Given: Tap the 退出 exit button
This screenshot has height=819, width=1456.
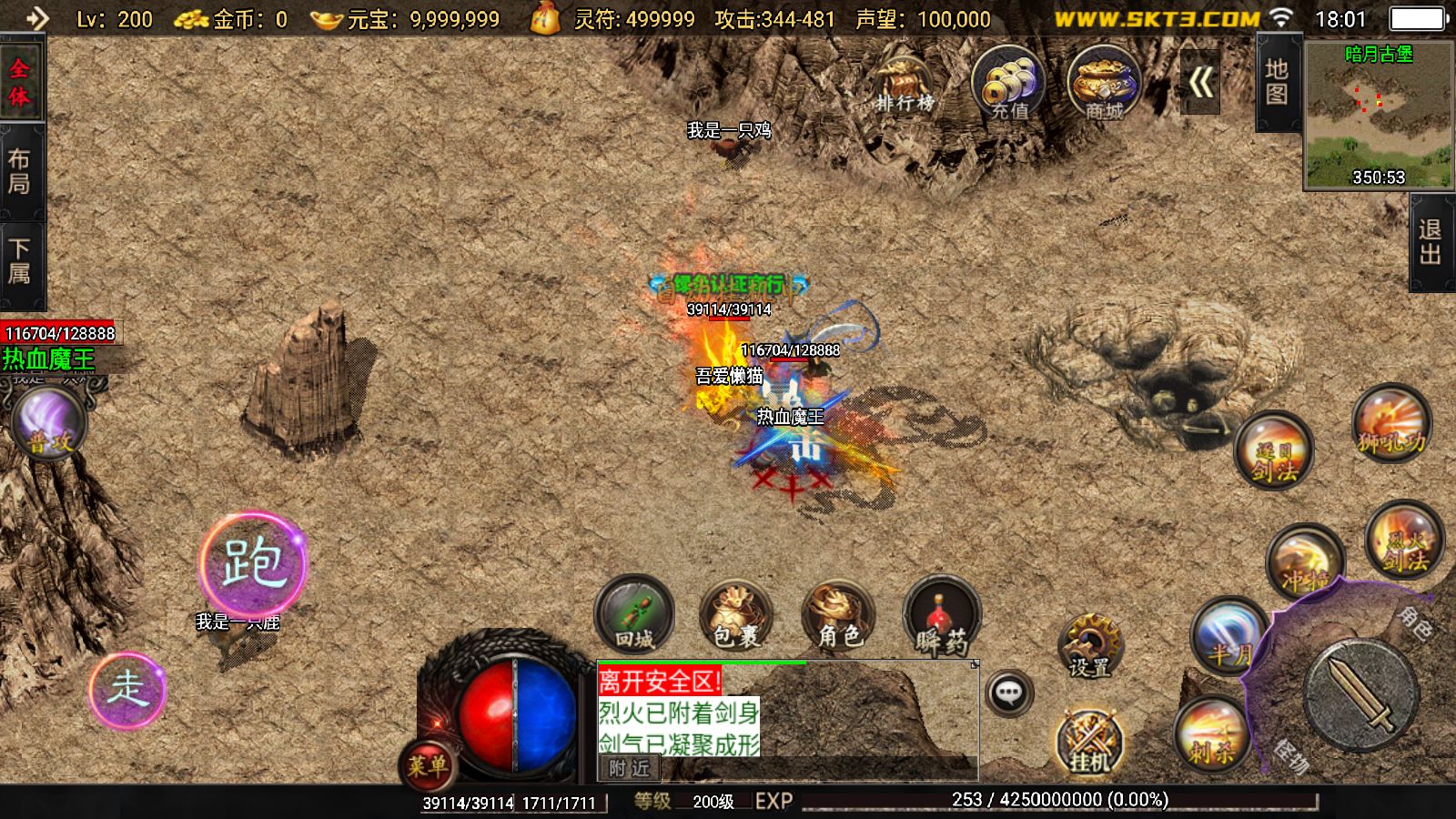Looking at the screenshot, I should click(x=1431, y=242).
